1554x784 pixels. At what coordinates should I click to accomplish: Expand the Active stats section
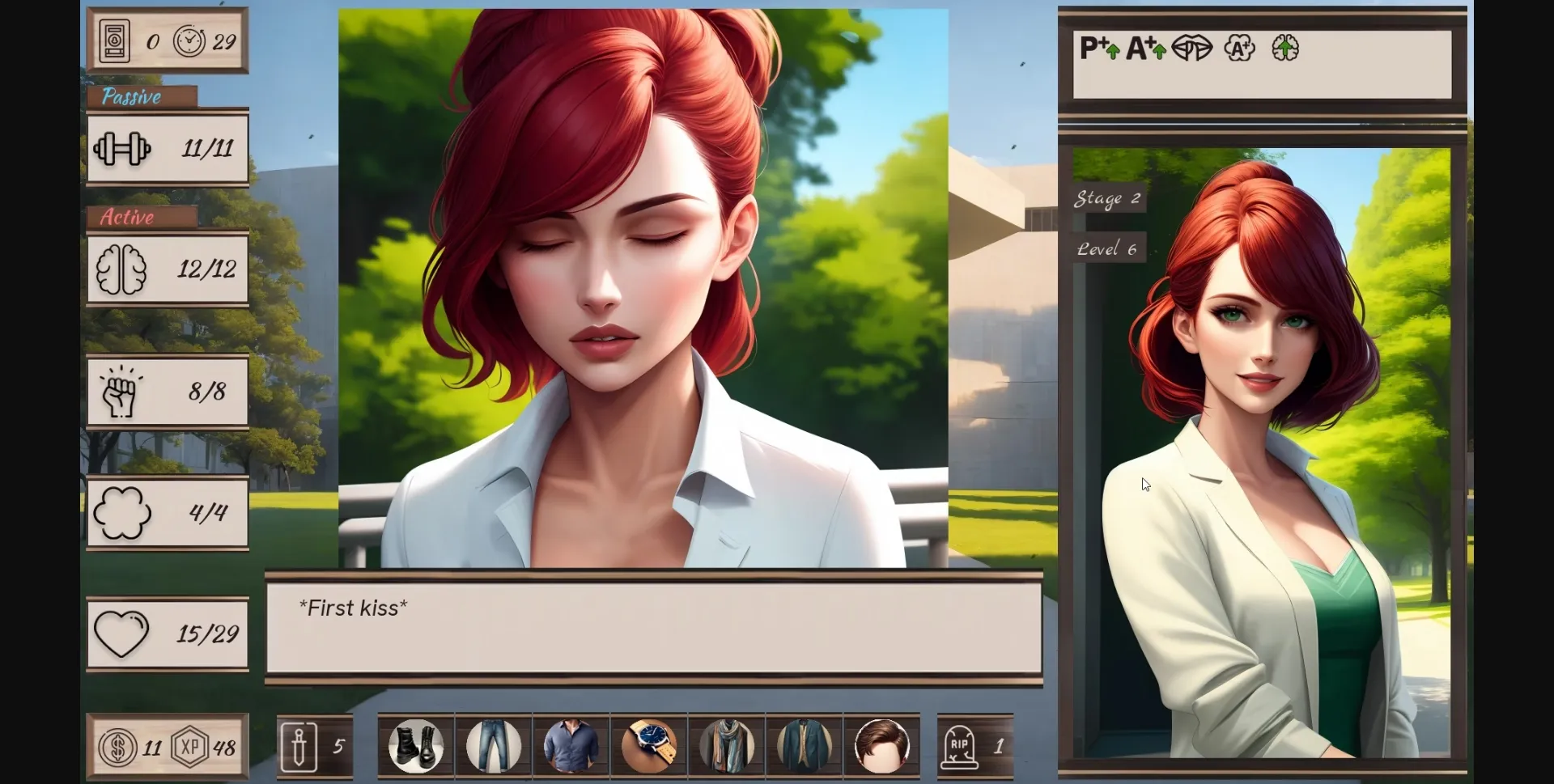point(126,218)
